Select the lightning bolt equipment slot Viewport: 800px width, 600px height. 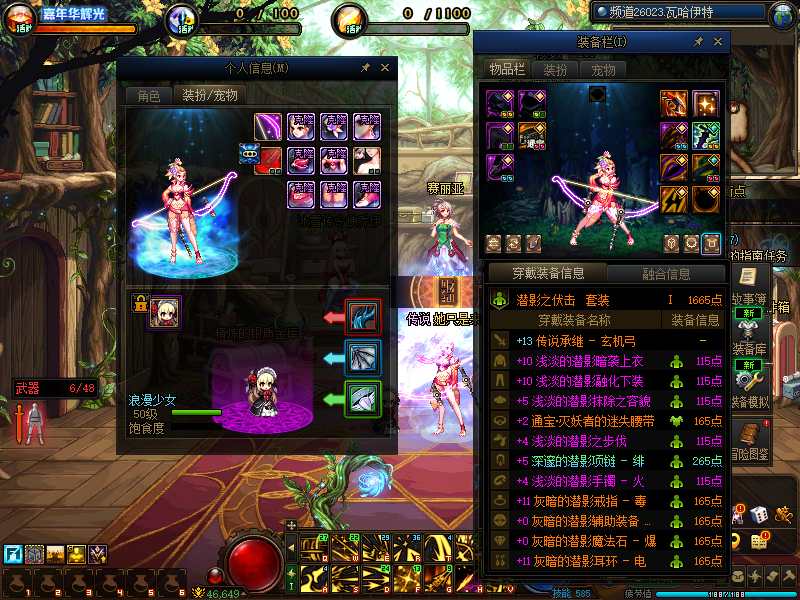coord(674,199)
